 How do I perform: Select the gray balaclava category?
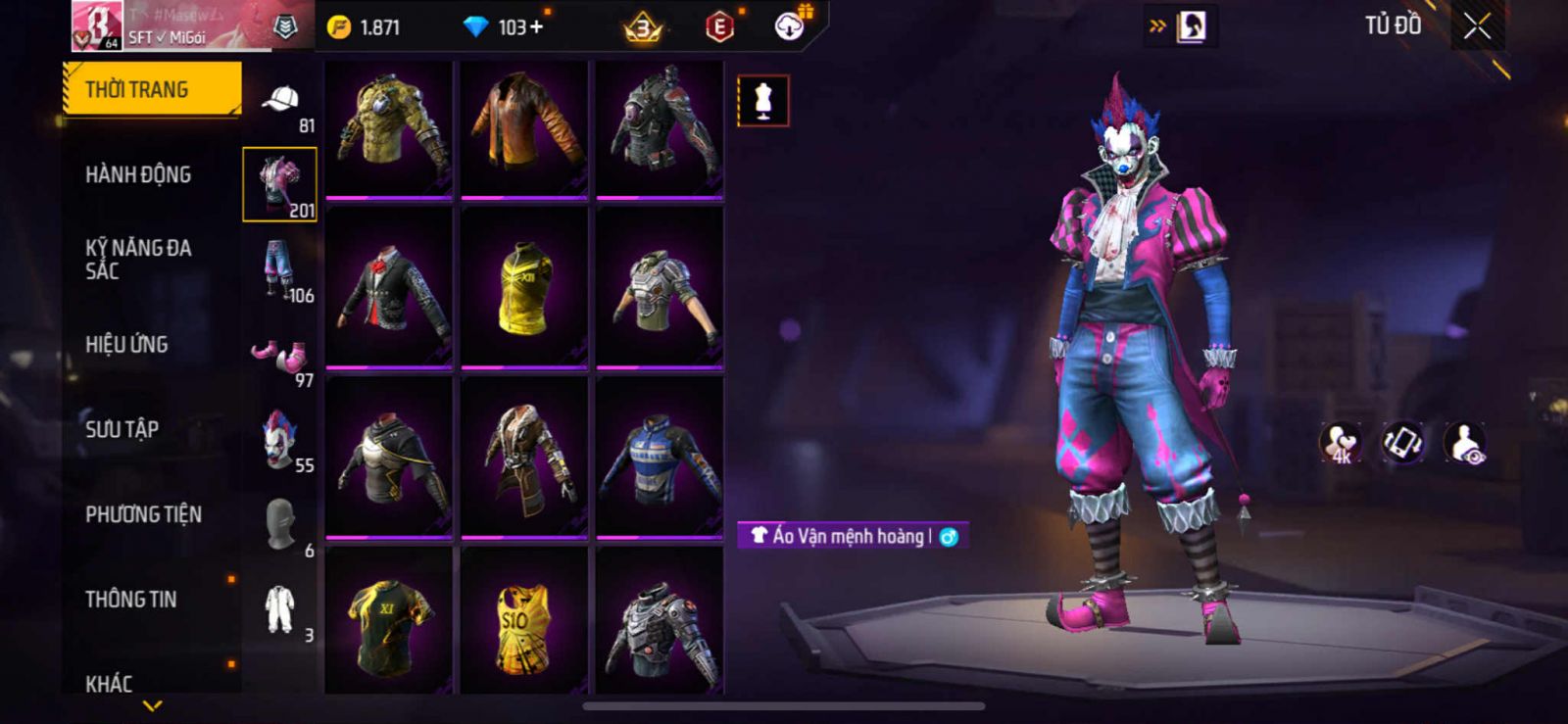pyautogui.click(x=280, y=524)
